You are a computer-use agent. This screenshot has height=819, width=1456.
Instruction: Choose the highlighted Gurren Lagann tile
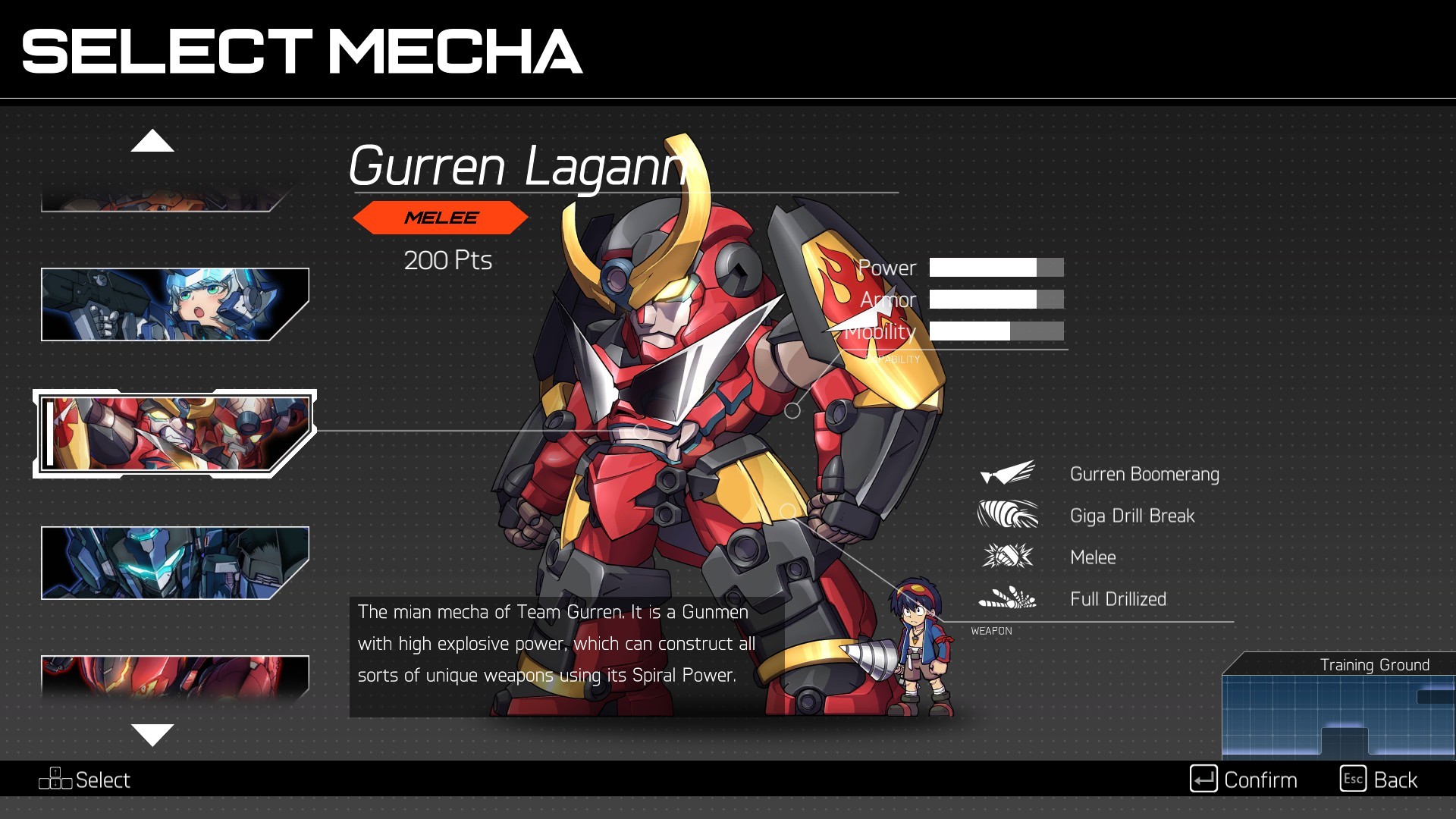pos(174,434)
